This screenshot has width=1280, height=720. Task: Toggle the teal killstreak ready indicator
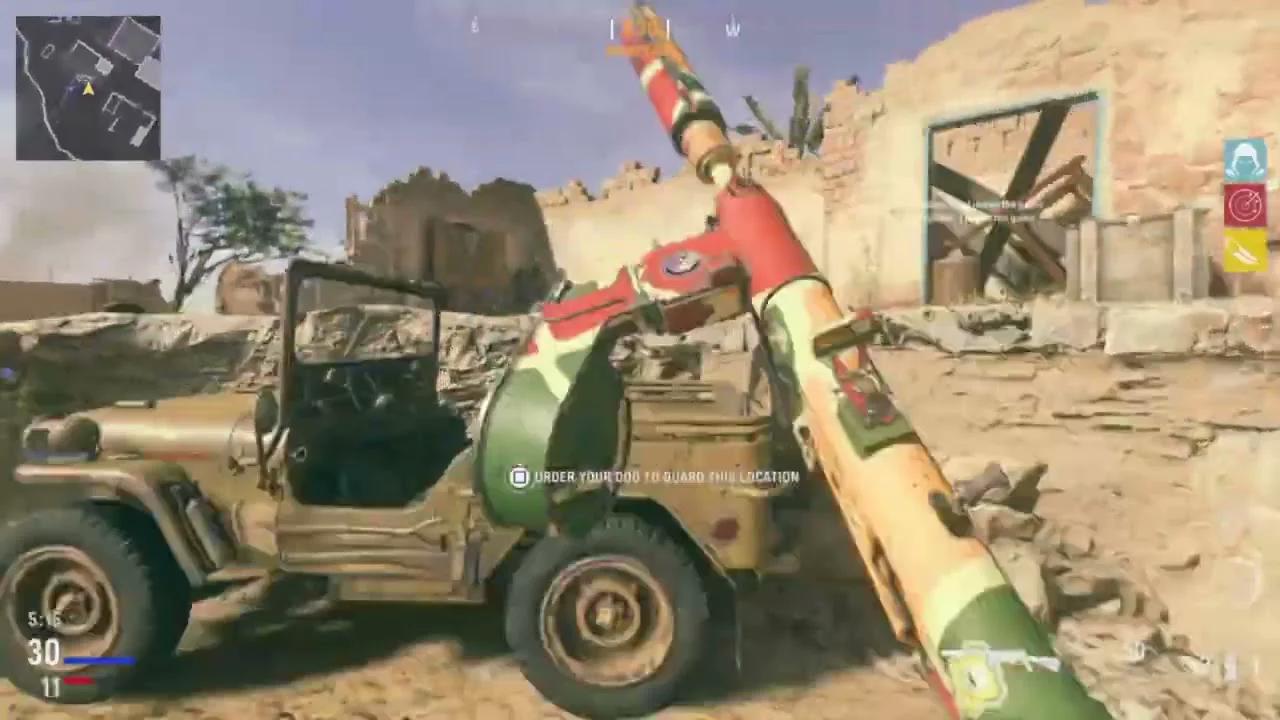(1243, 160)
